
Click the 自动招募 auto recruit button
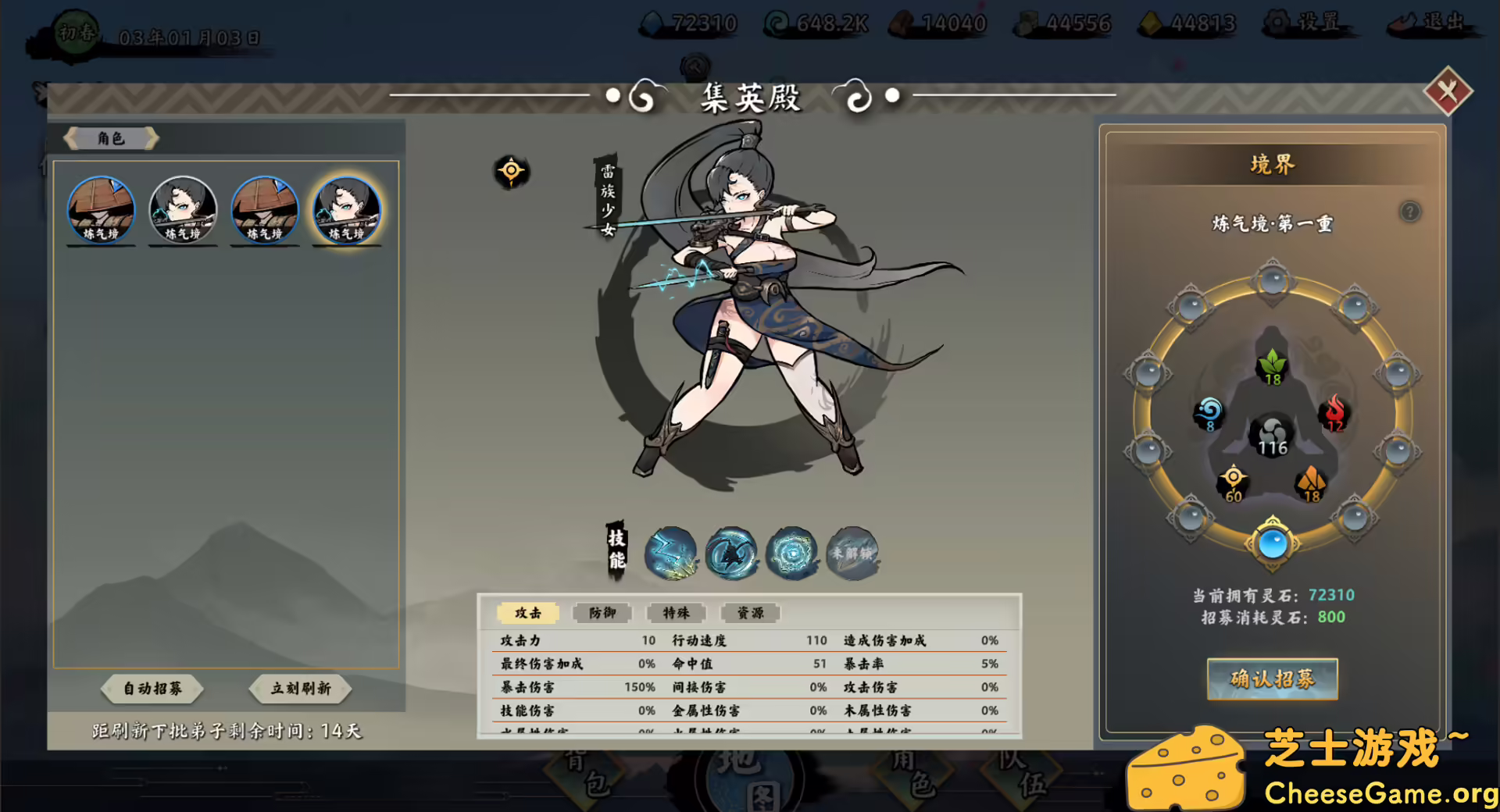pos(152,689)
